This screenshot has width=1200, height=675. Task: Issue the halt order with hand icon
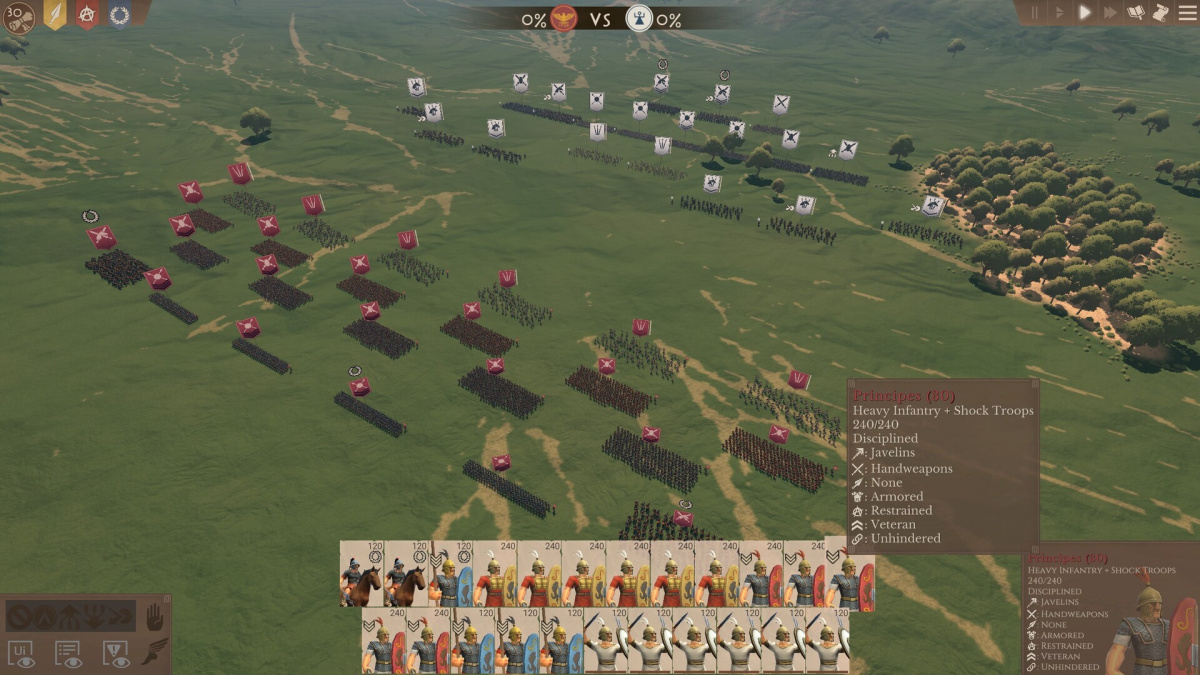154,617
